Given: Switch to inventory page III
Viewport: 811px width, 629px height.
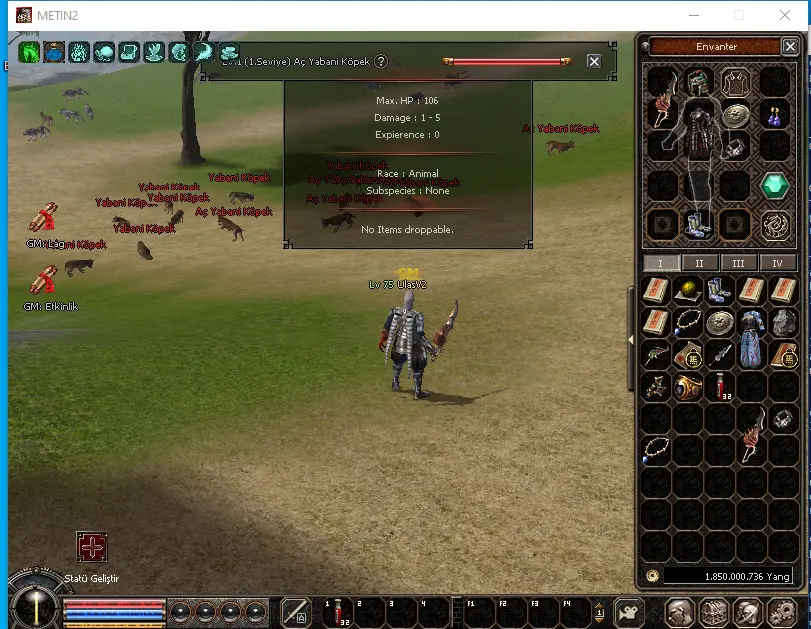Looking at the screenshot, I should coord(738,263).
